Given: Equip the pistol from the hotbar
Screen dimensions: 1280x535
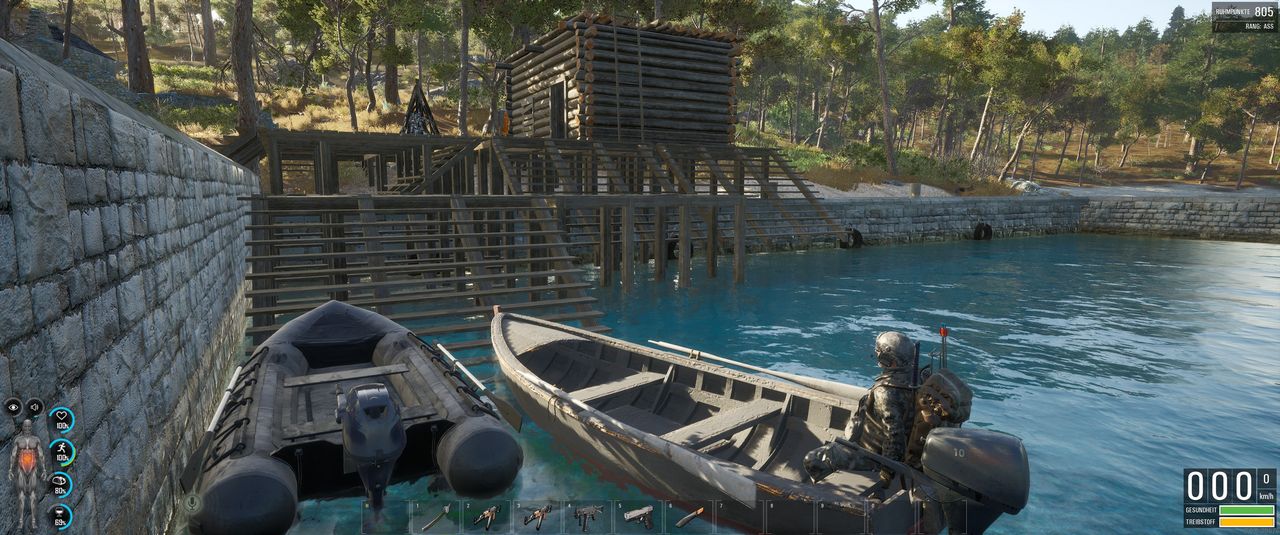Looking at the screenshot, I should click(x=638, y=517).
